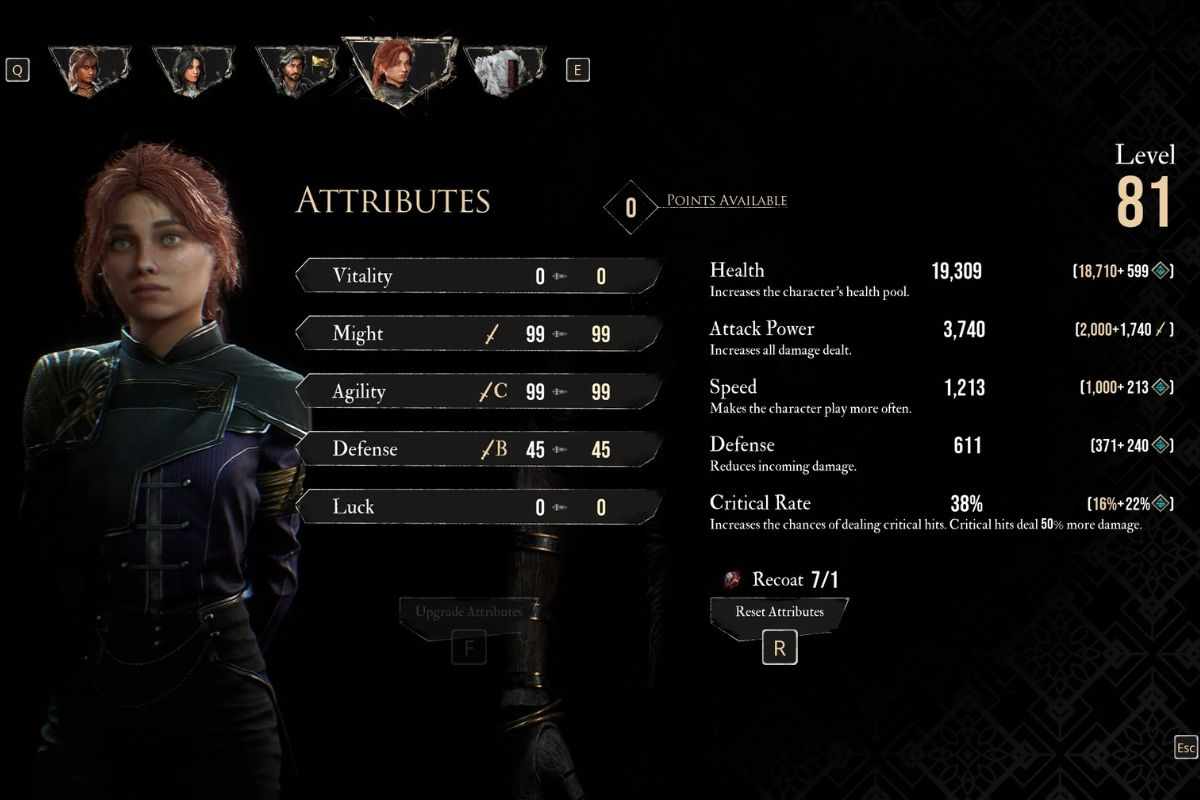
Task: Click the dimmed Upgrade Attributes button
Action: 468,612
